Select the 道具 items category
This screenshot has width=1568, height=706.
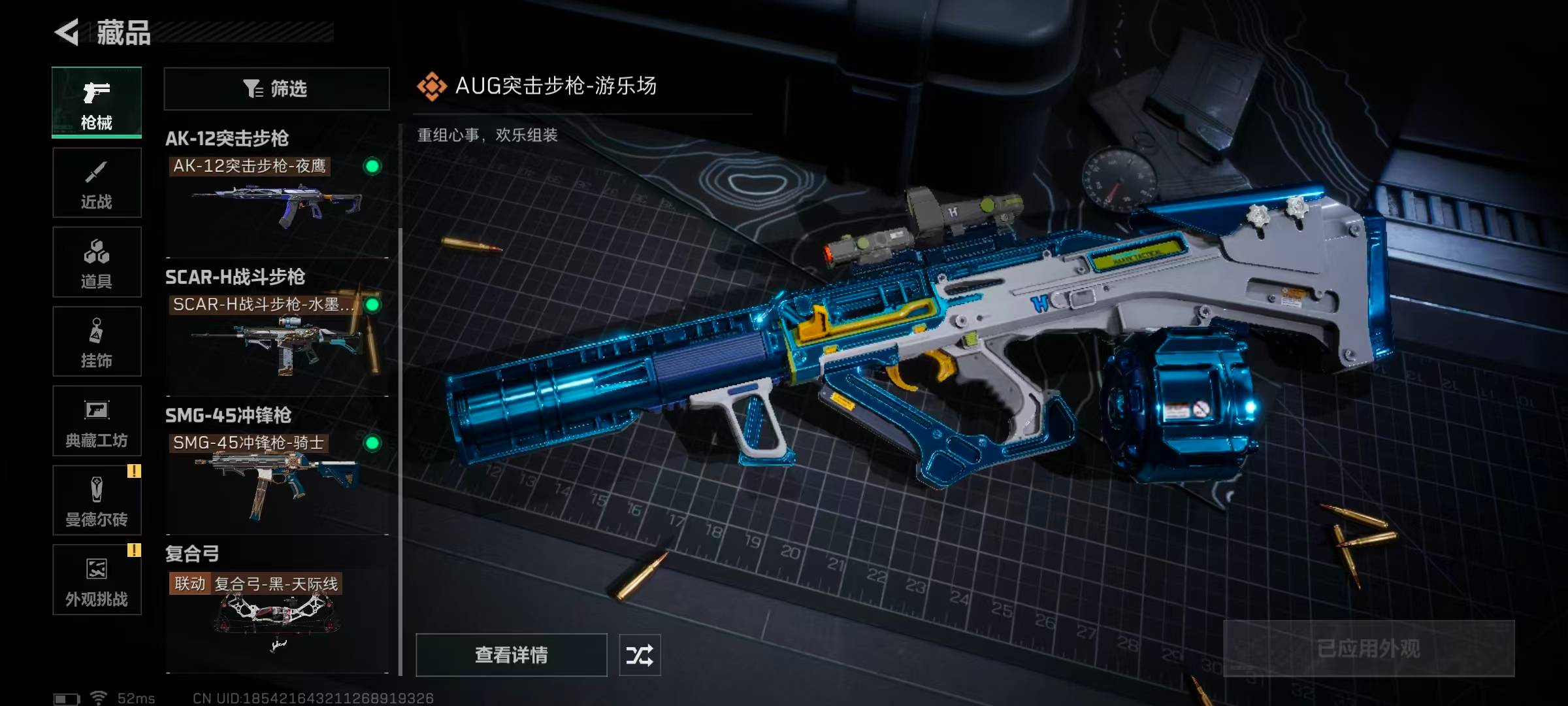coord(97,262)
